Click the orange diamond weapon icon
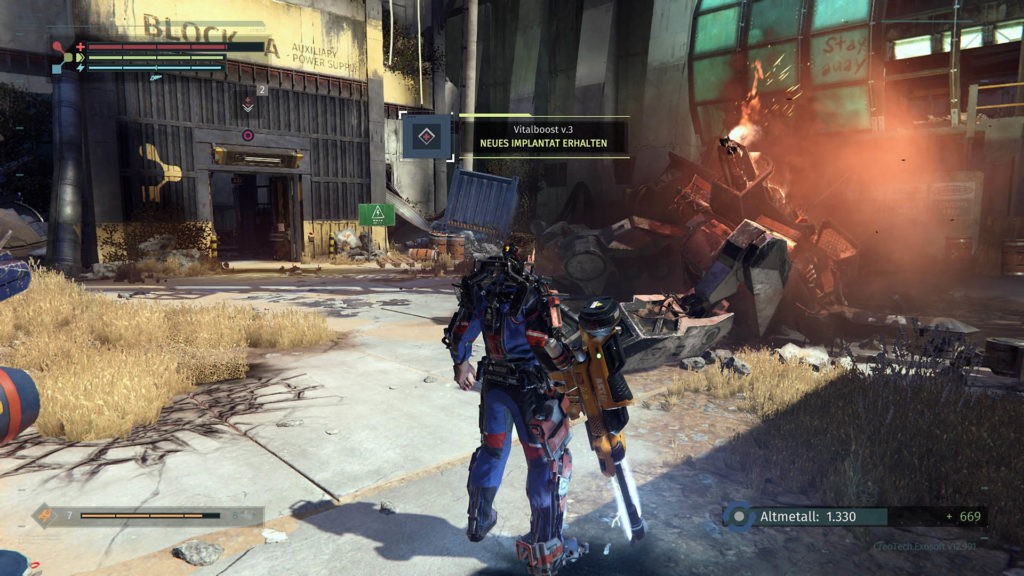This screenshot has height=576, width=1024. click(x=45, y=516)
